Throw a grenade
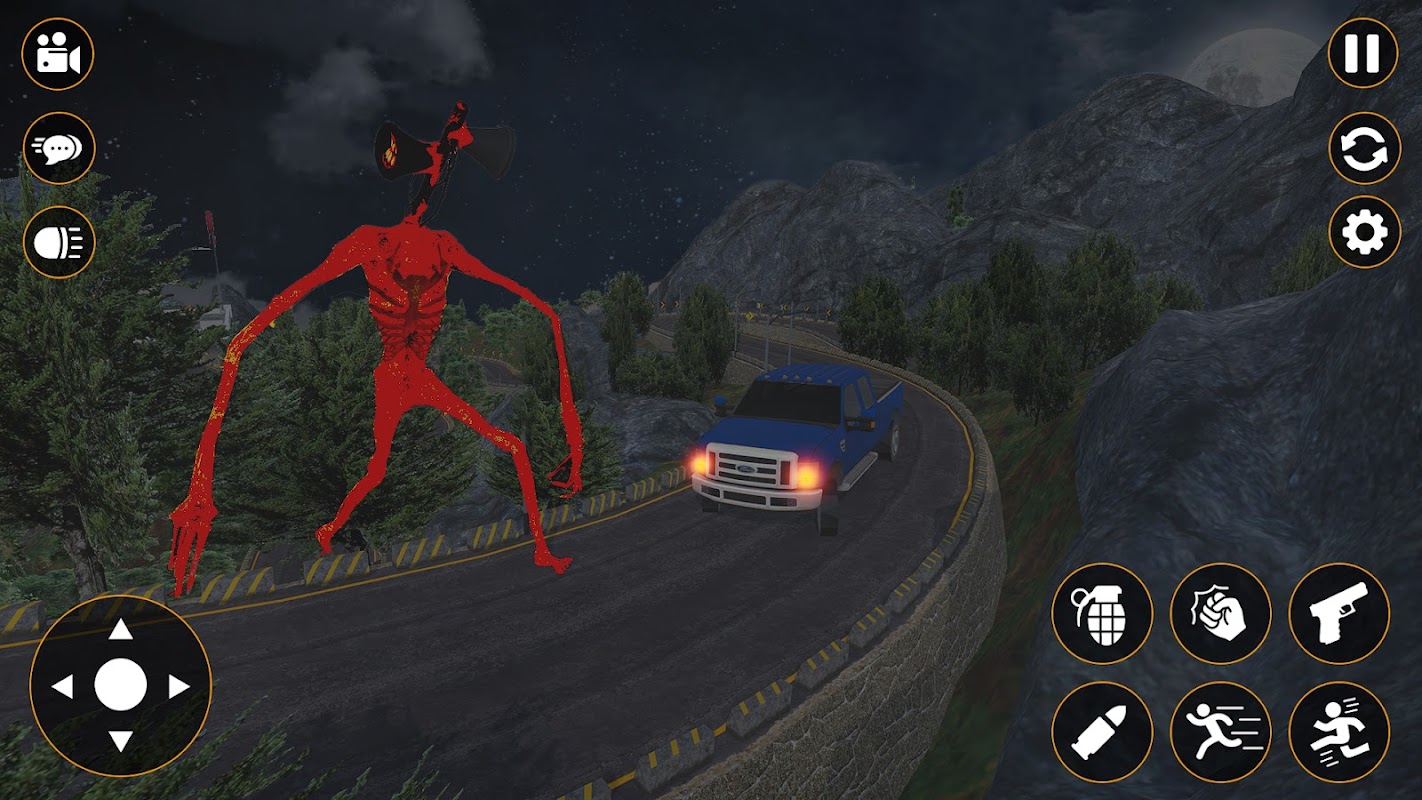This screenshot has height=800, width=1422. [1102, 613]
